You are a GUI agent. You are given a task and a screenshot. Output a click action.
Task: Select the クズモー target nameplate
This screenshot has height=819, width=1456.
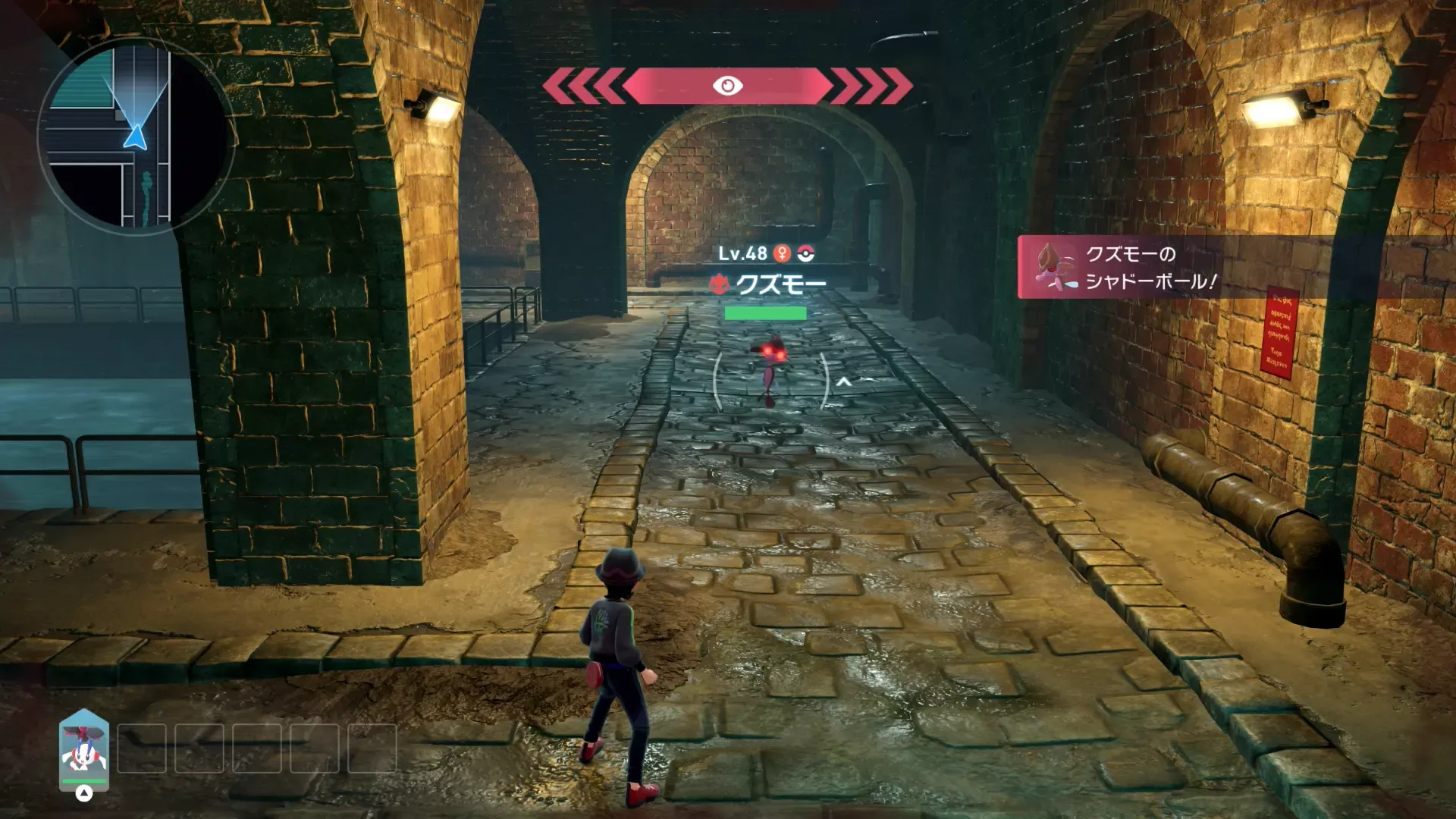coord(768,284)
